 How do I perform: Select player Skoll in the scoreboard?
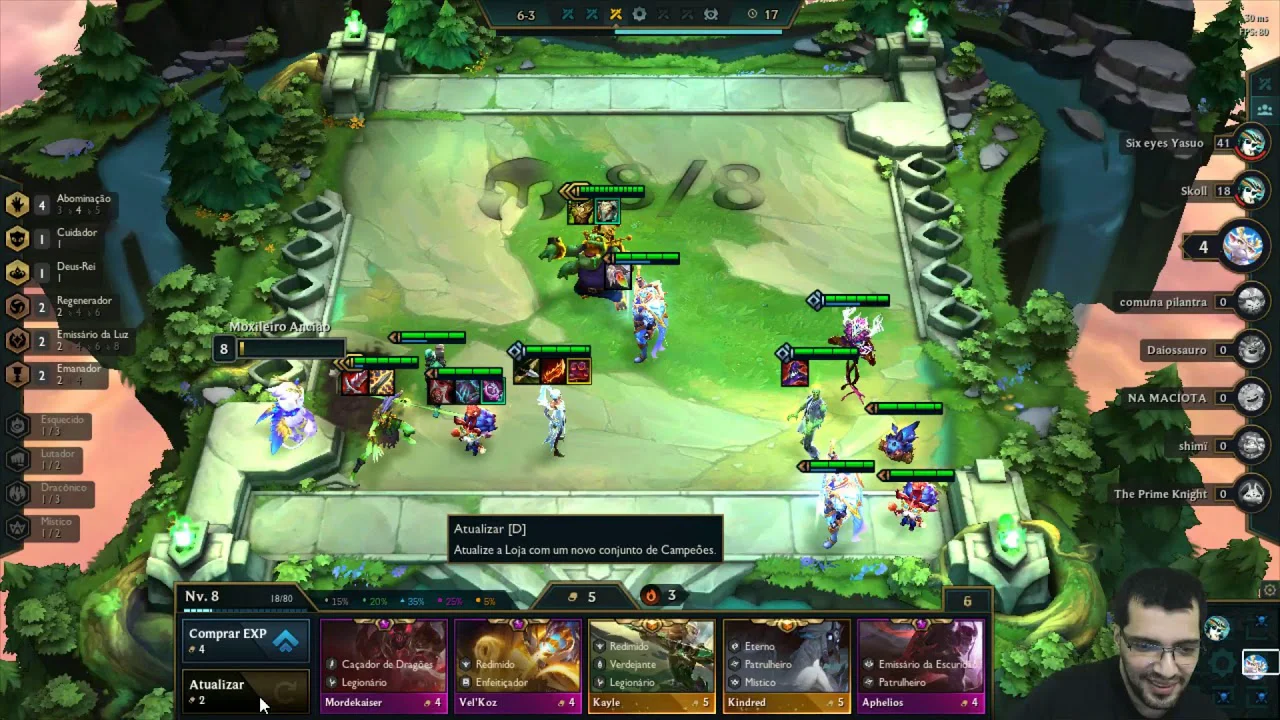click(1251, 190)
